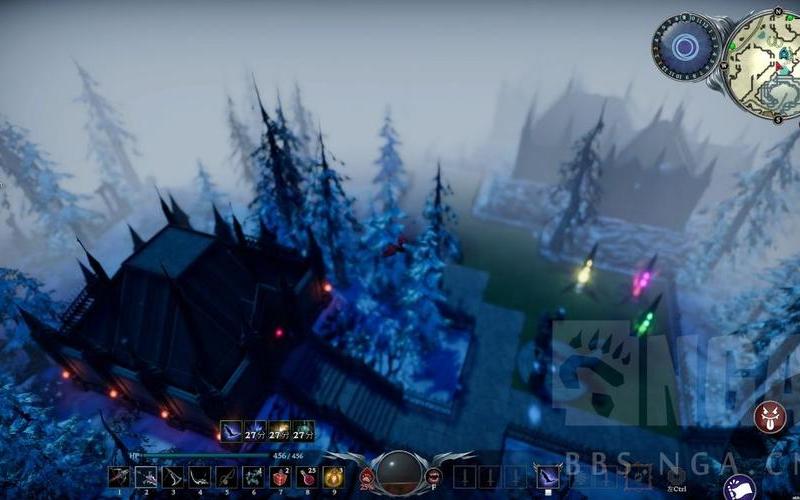Click the bat form buff icon
The width and height of the screenshot is (800, 500).
[232, 431]
